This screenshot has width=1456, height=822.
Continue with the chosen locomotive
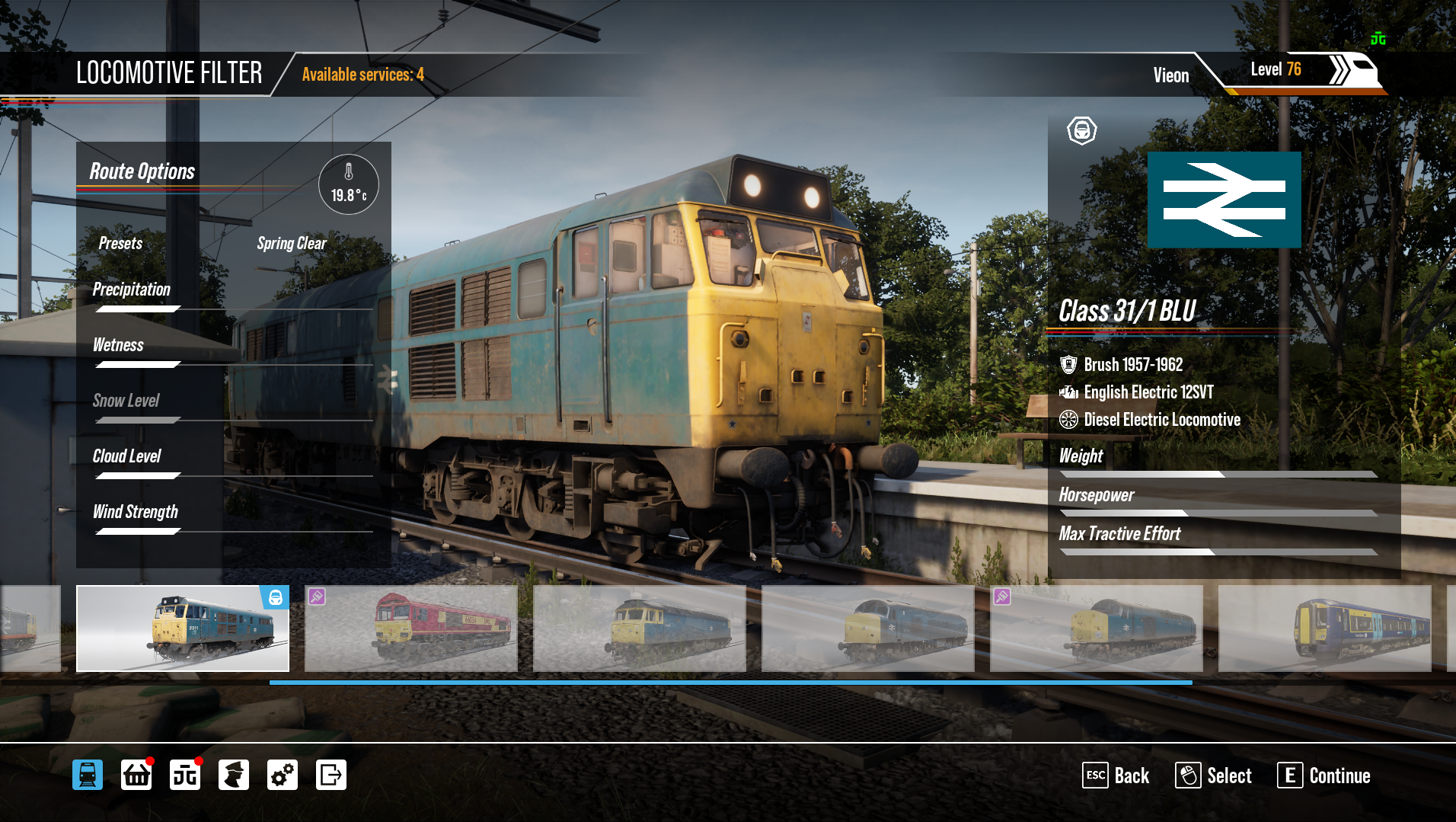[1323, 776]
